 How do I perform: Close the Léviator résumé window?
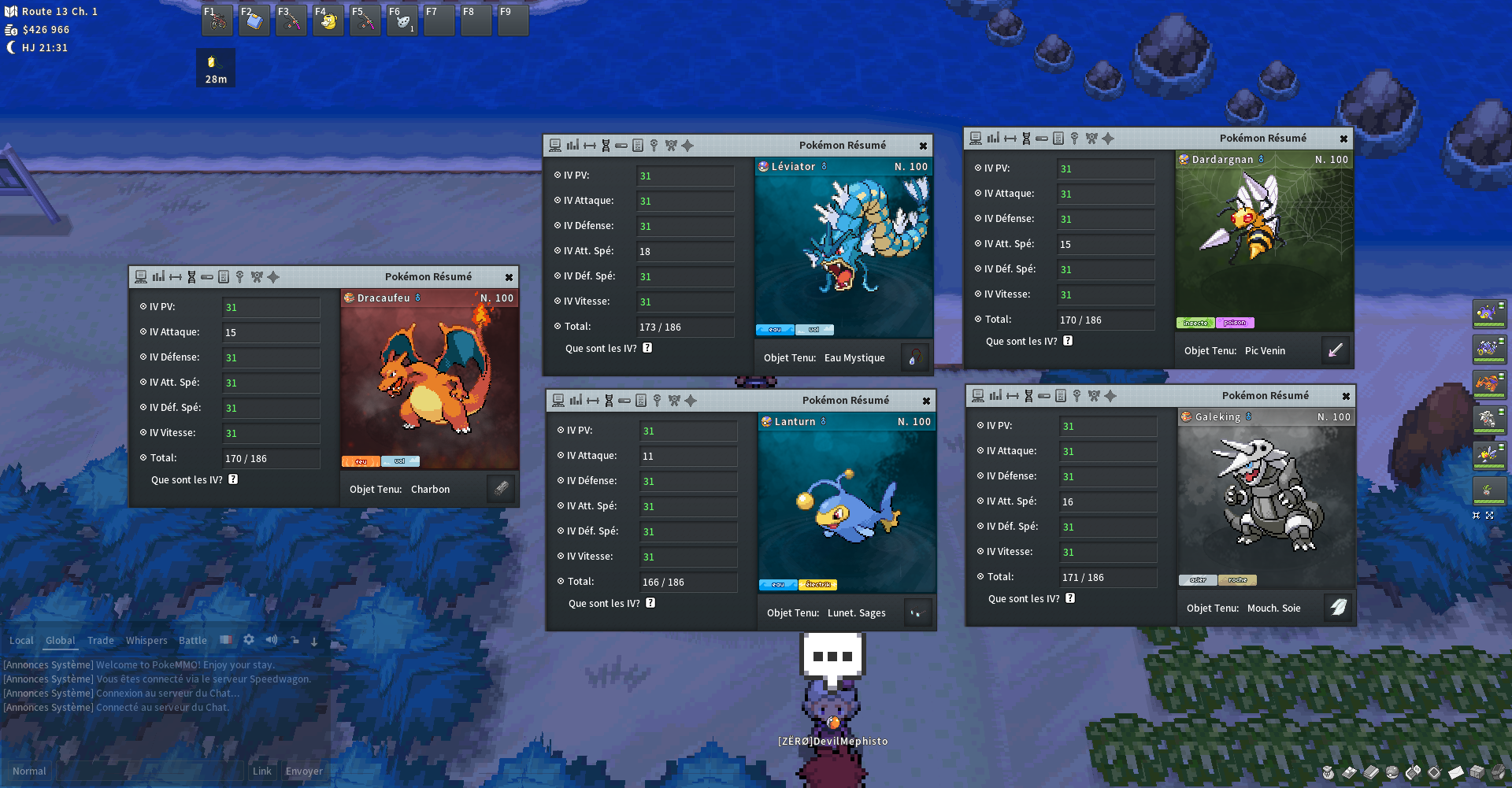tap(923, 146)
